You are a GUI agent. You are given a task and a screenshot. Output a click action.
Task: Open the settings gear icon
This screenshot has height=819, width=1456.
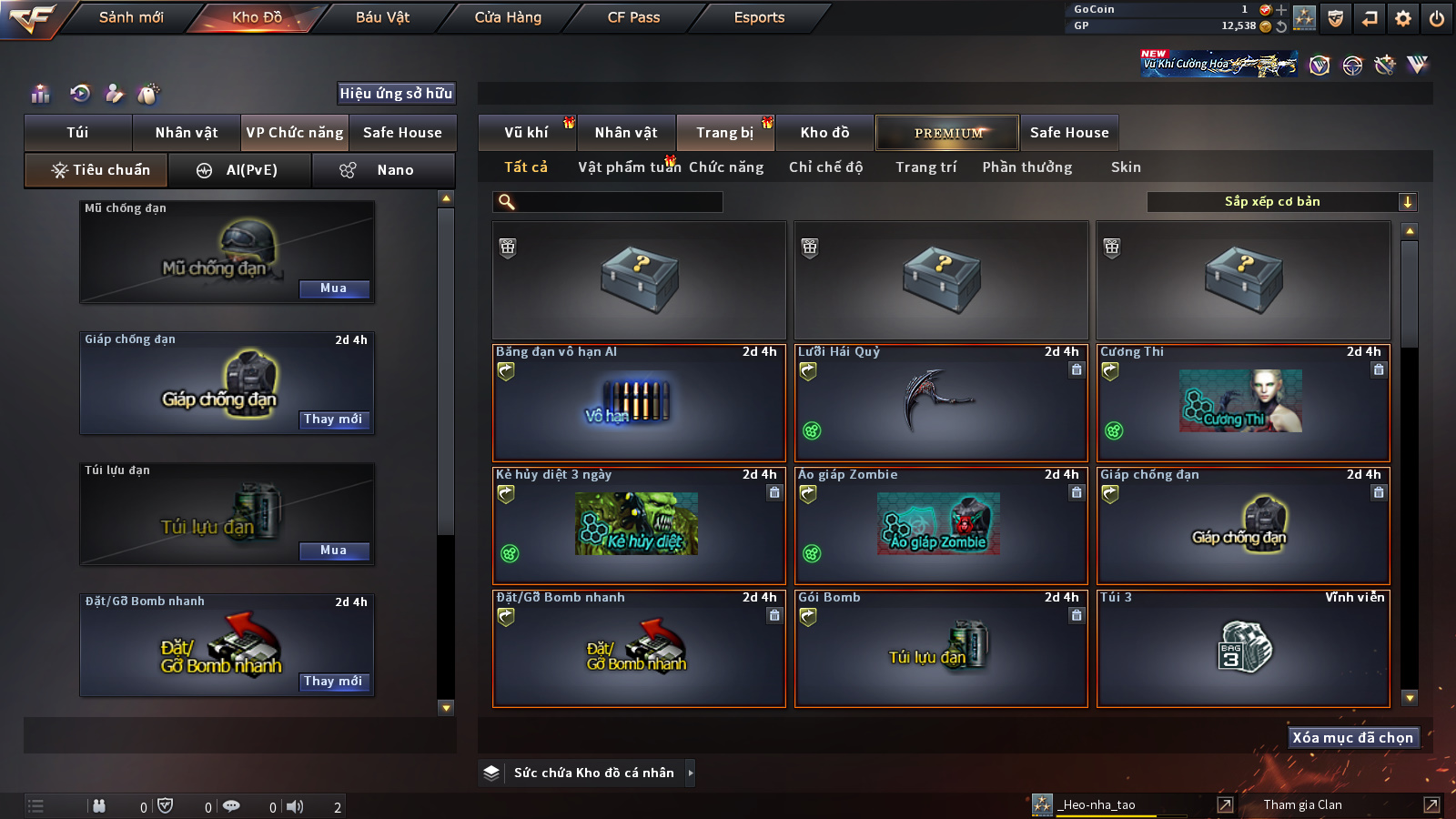click(x=1403, y=18)
